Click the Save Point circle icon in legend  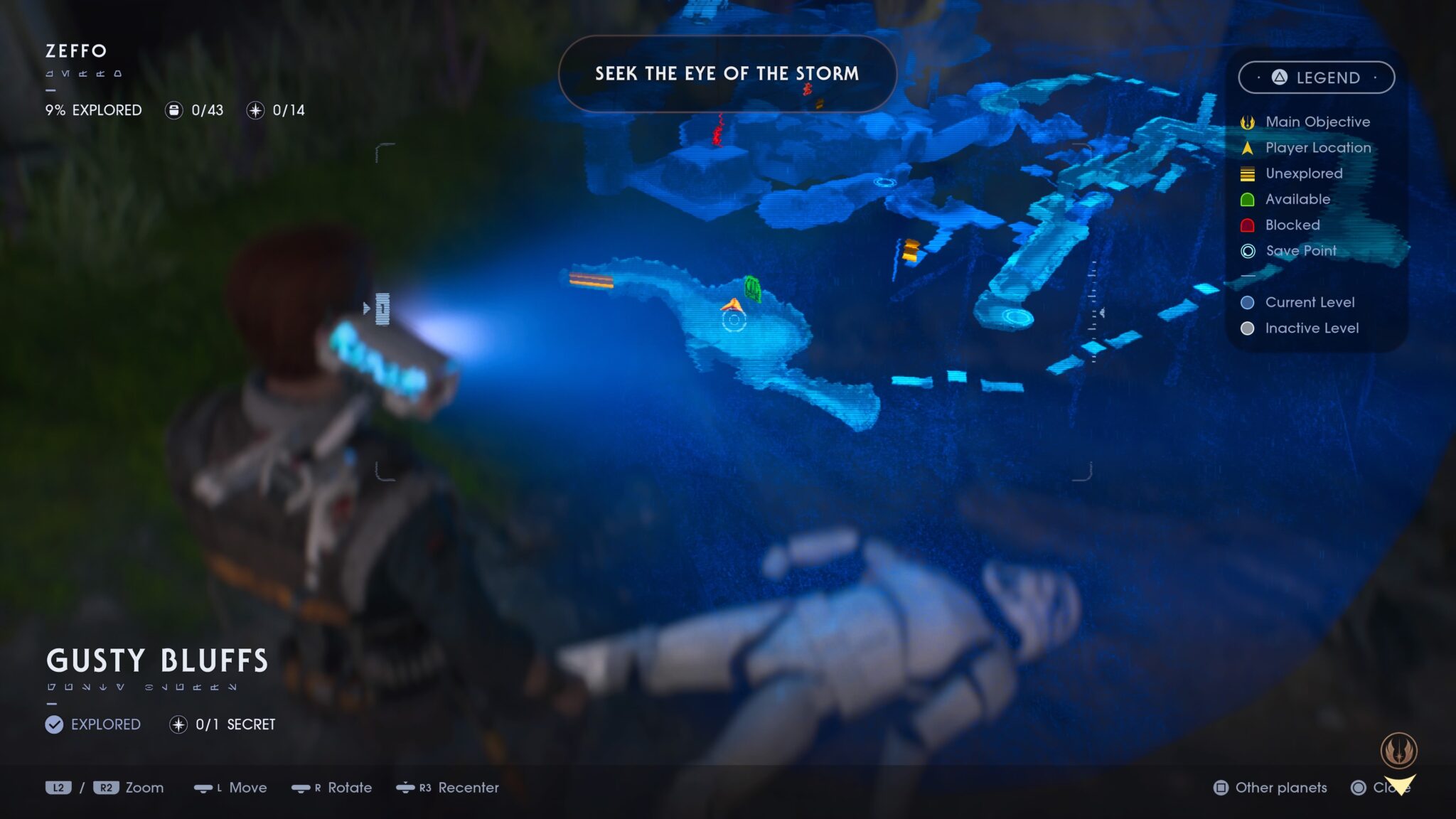[x=1248, y=250]
